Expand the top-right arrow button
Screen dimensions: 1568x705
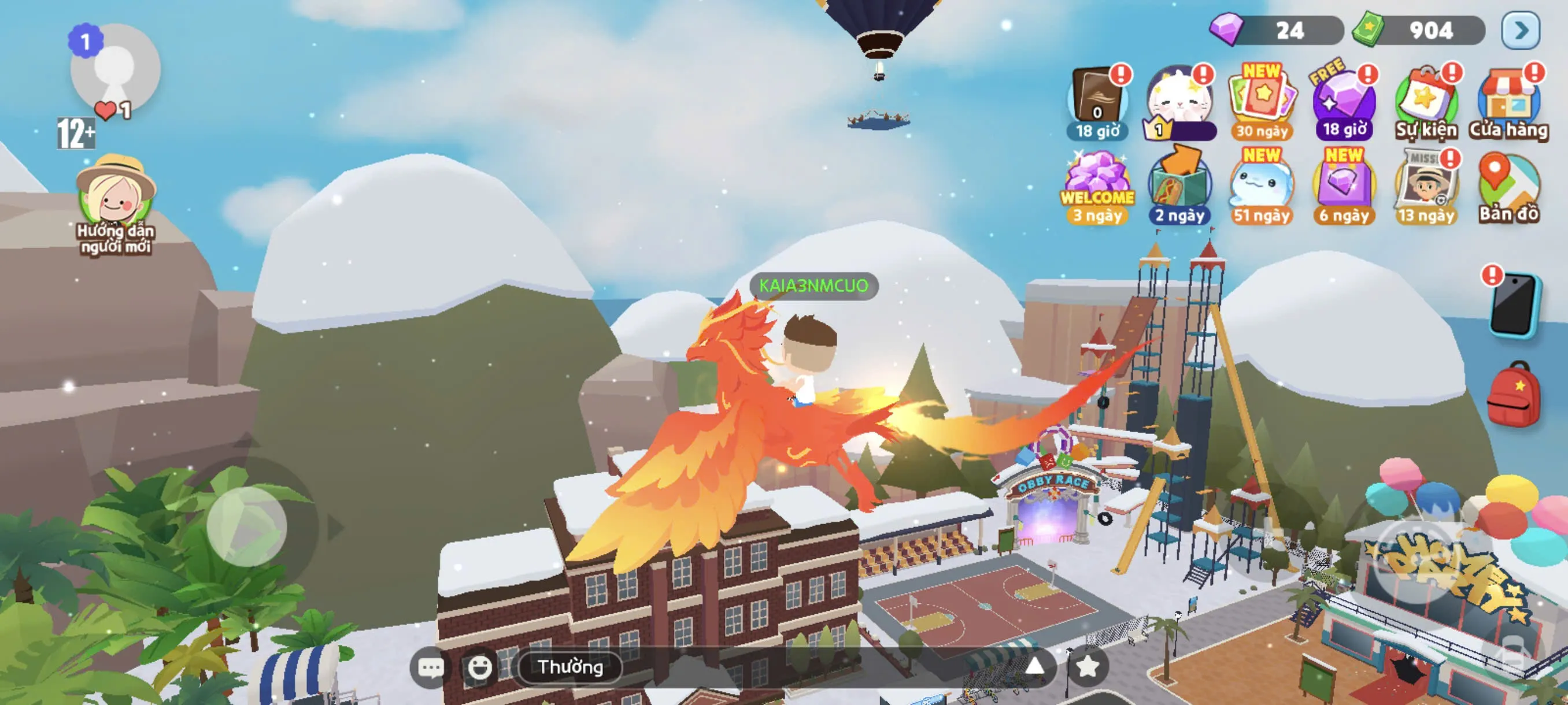pyautogui.click(x=1521, y=31)
